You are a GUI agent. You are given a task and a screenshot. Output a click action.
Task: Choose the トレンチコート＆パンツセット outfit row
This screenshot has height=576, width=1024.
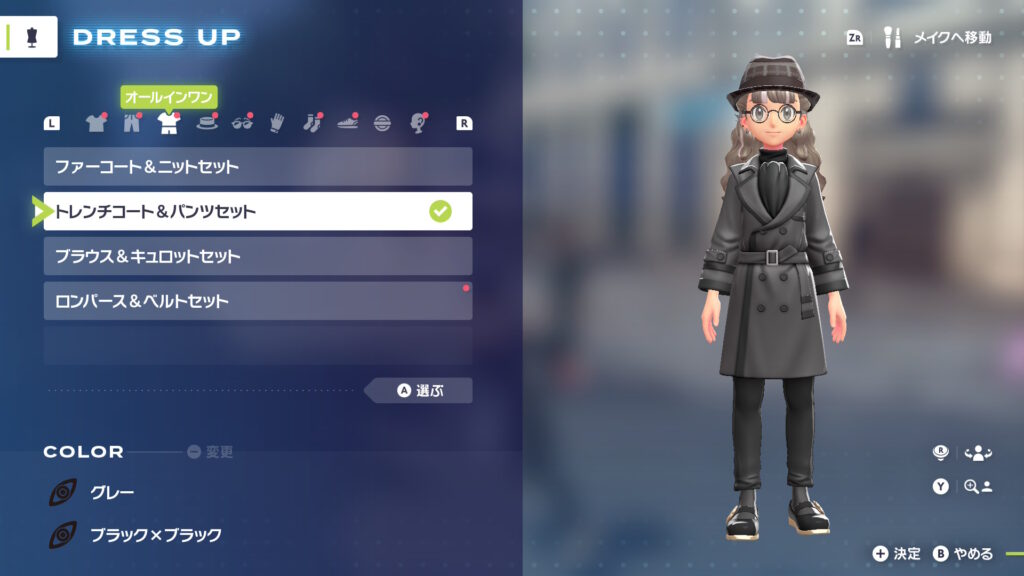[x=257, y=211]
